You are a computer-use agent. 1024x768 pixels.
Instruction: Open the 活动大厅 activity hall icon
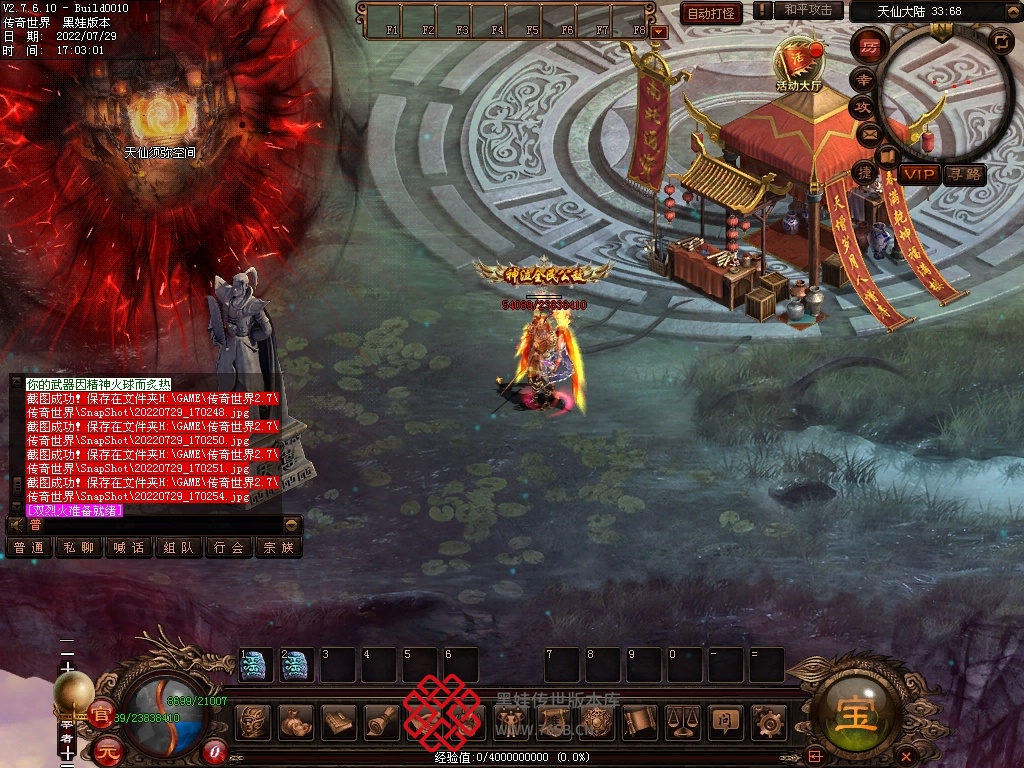tap(800, 62)
